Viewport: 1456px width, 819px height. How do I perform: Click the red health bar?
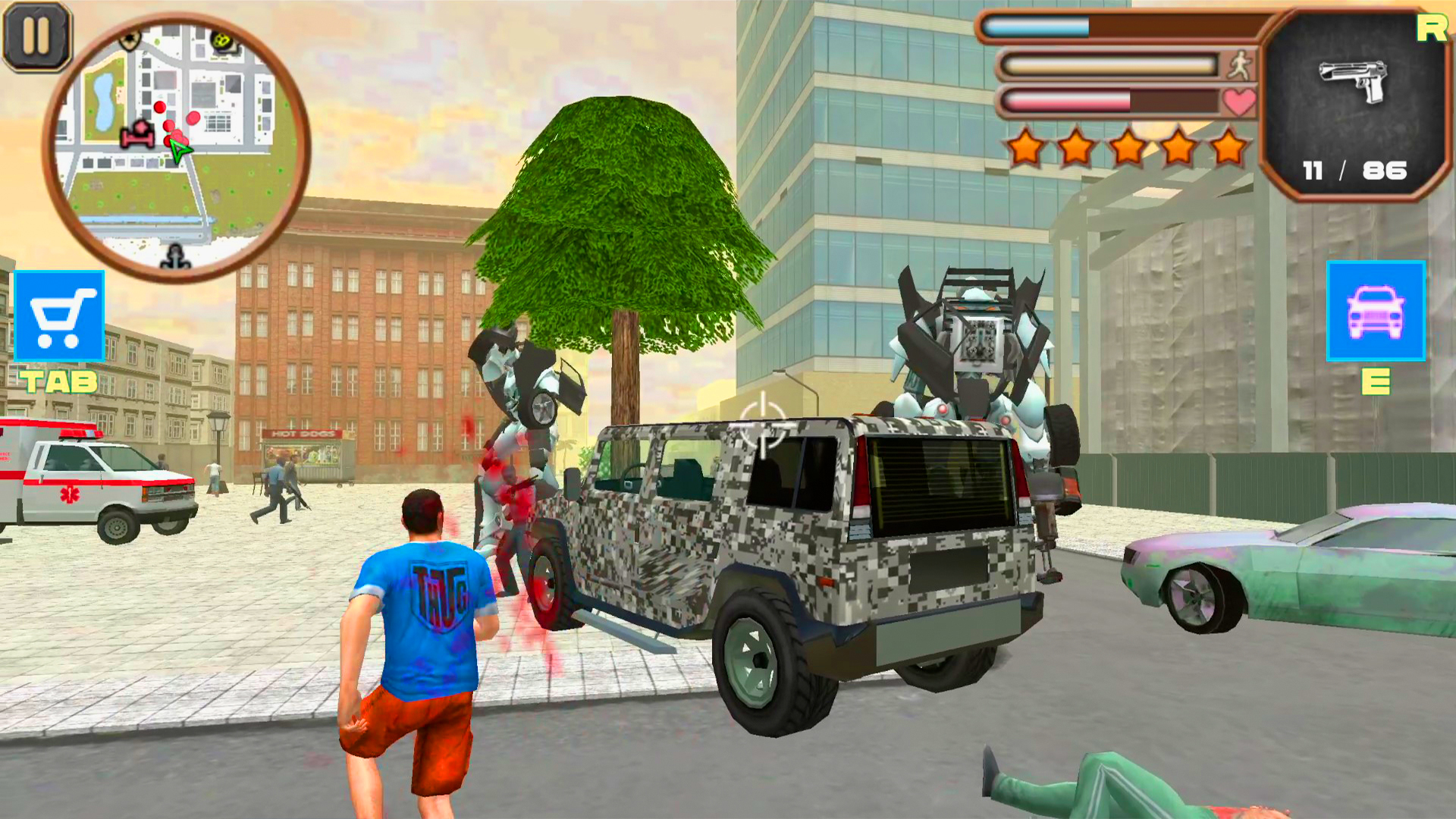pyautogui.click(x=1069, y=102)
